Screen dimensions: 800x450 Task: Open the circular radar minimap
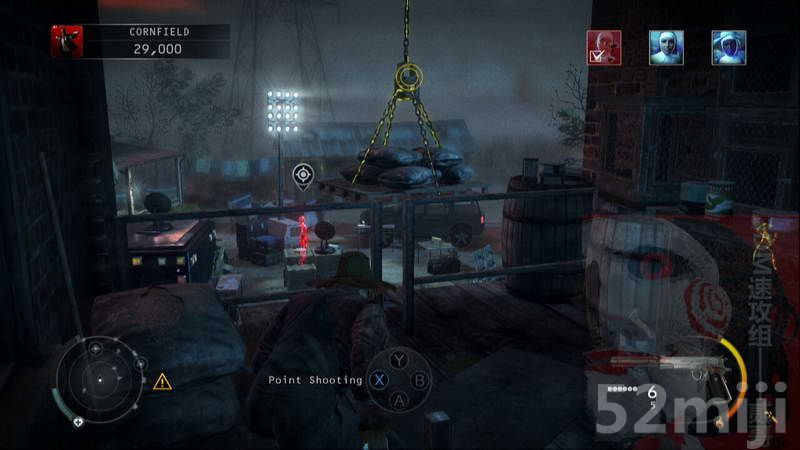pos(99,379)
